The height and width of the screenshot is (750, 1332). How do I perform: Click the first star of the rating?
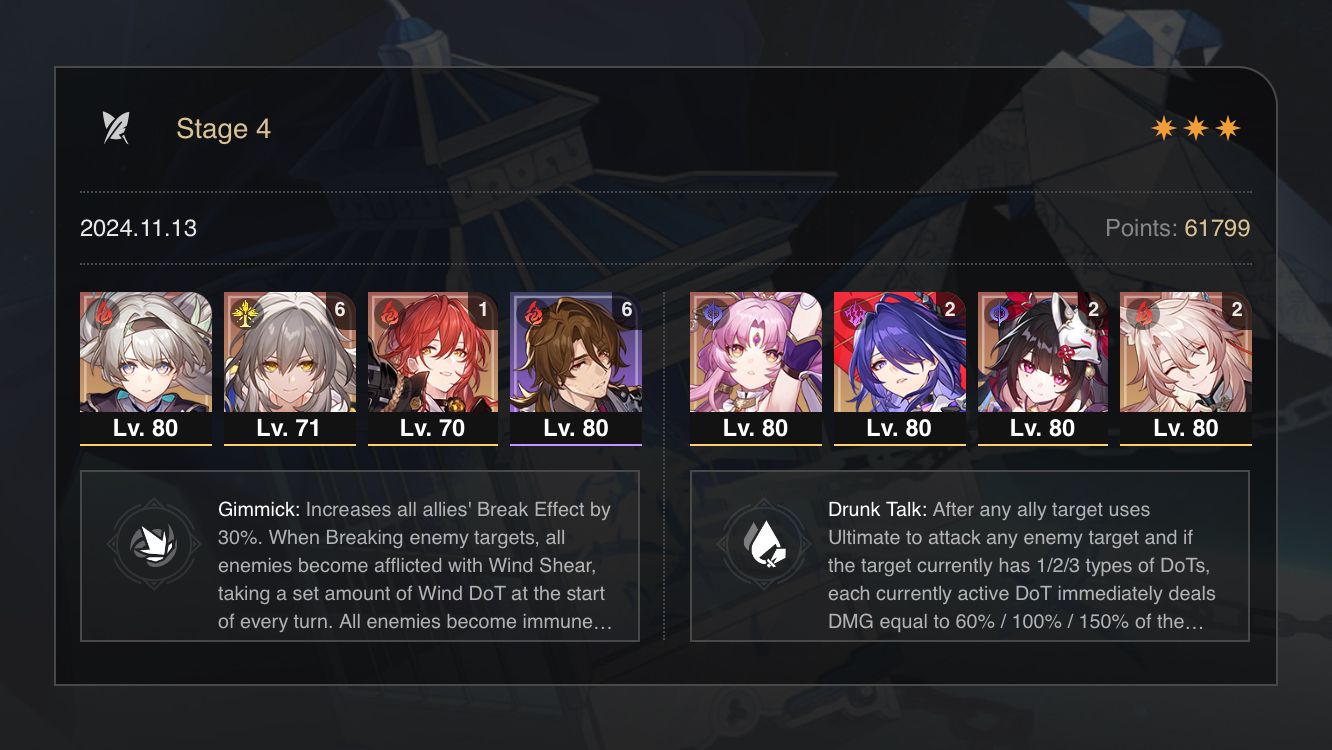pyautogui.click(x=1166, y=127)
